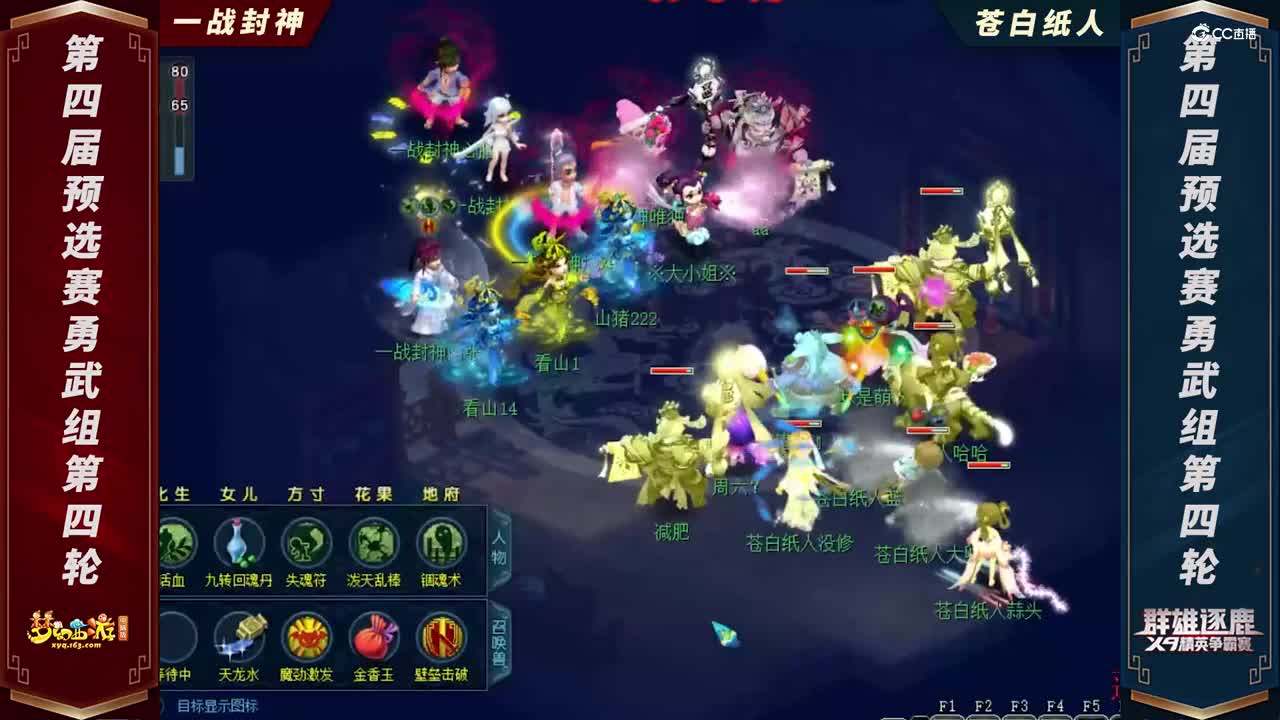The width and height of the screenshot is (1280, 720).
Task: Click the HP gauge showing 80
Action: 178,72
